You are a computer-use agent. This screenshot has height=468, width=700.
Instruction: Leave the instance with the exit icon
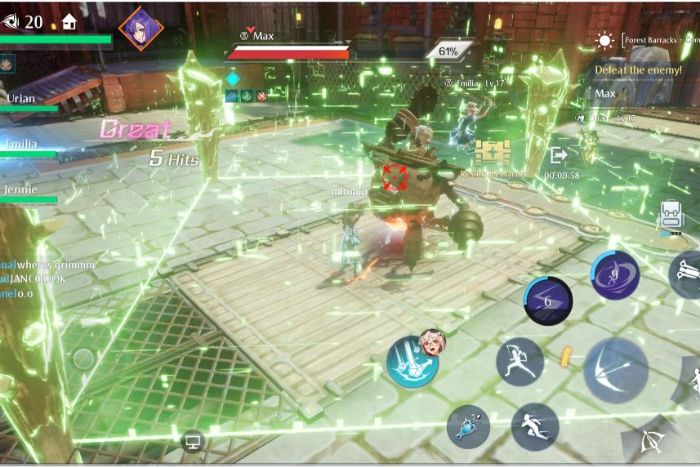(558, 155)
